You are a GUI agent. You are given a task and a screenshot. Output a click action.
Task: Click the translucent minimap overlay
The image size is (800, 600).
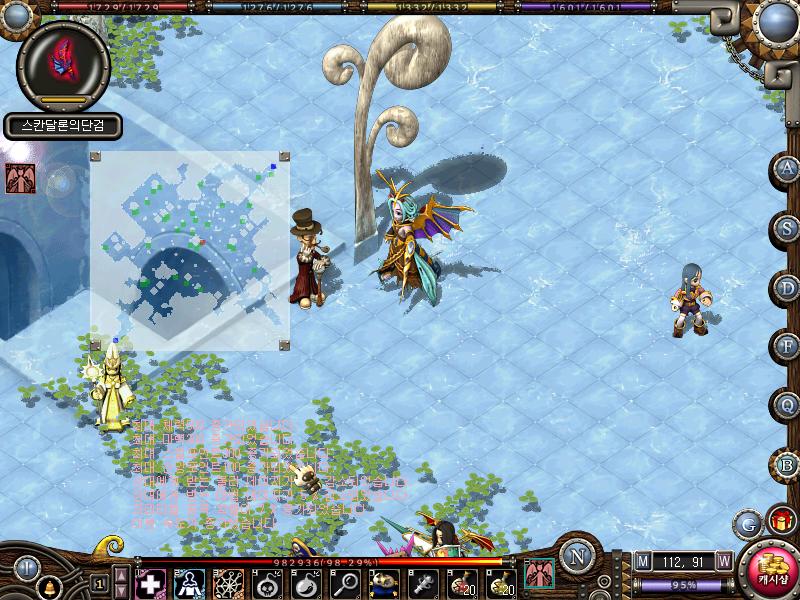tap(190, 250)
